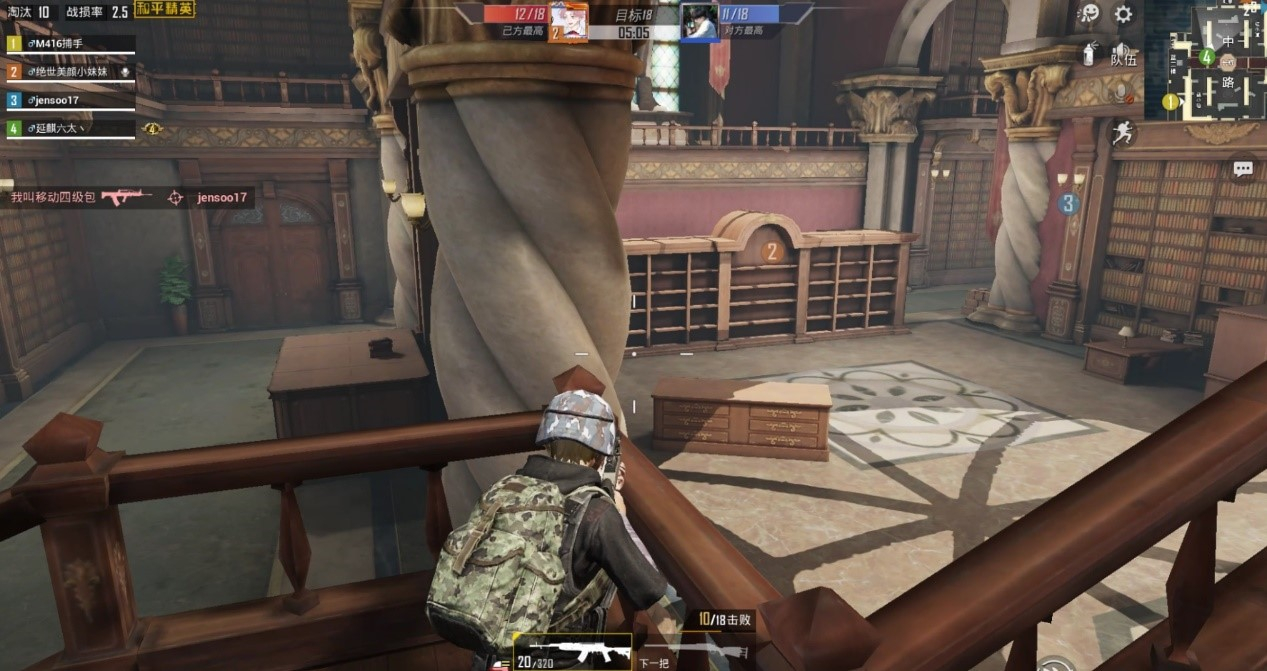Select teammate 绝世美颜小妹妹 in the squad list
1267x671 pixels.
click(70, 72)
